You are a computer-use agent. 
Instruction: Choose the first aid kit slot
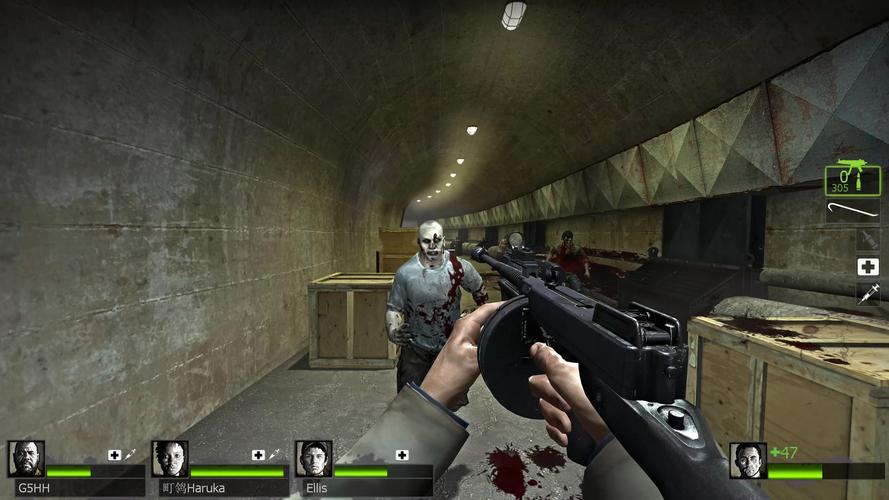tap(867, 266)
